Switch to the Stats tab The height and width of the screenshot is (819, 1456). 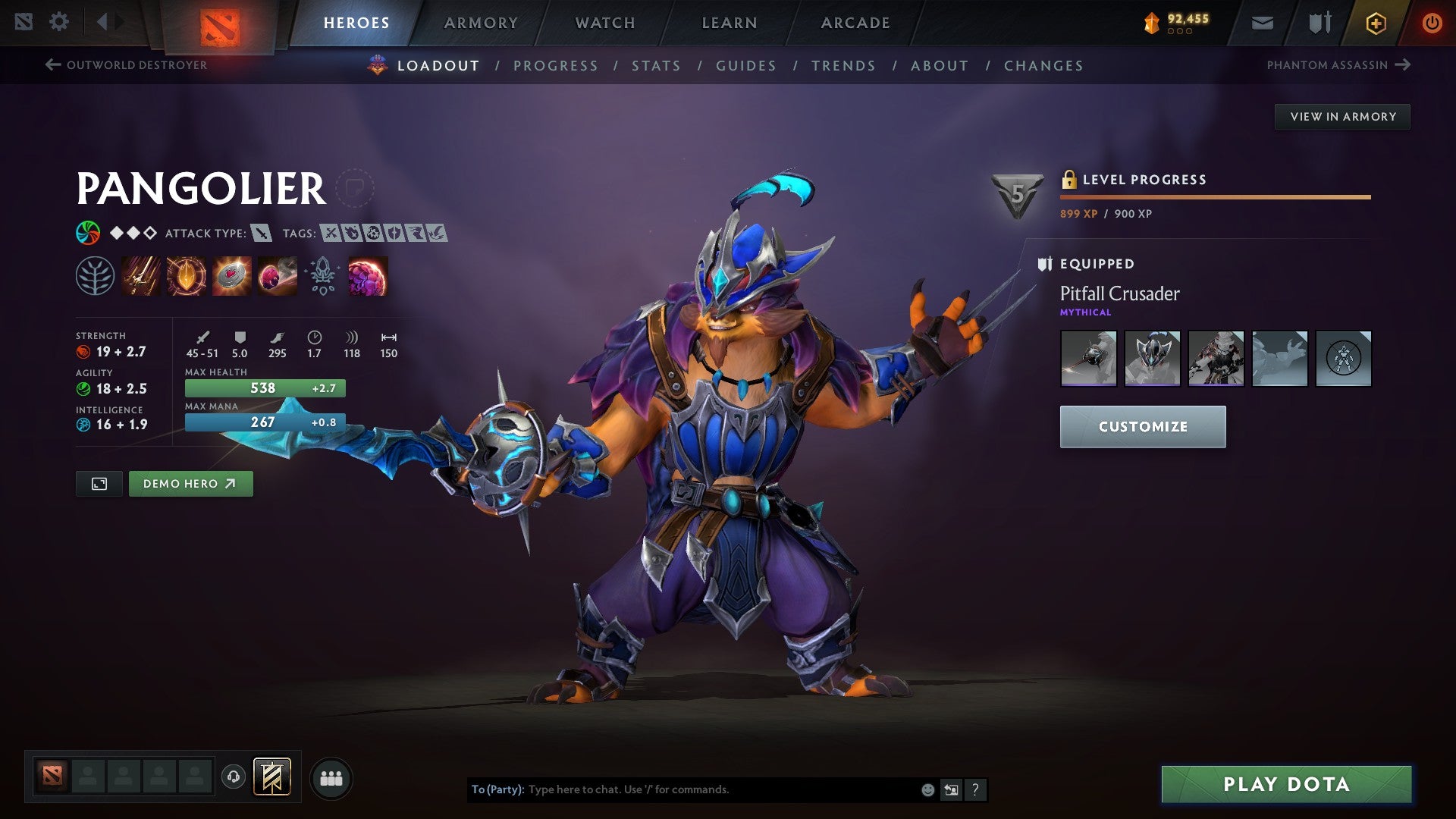tap(656, 65)
